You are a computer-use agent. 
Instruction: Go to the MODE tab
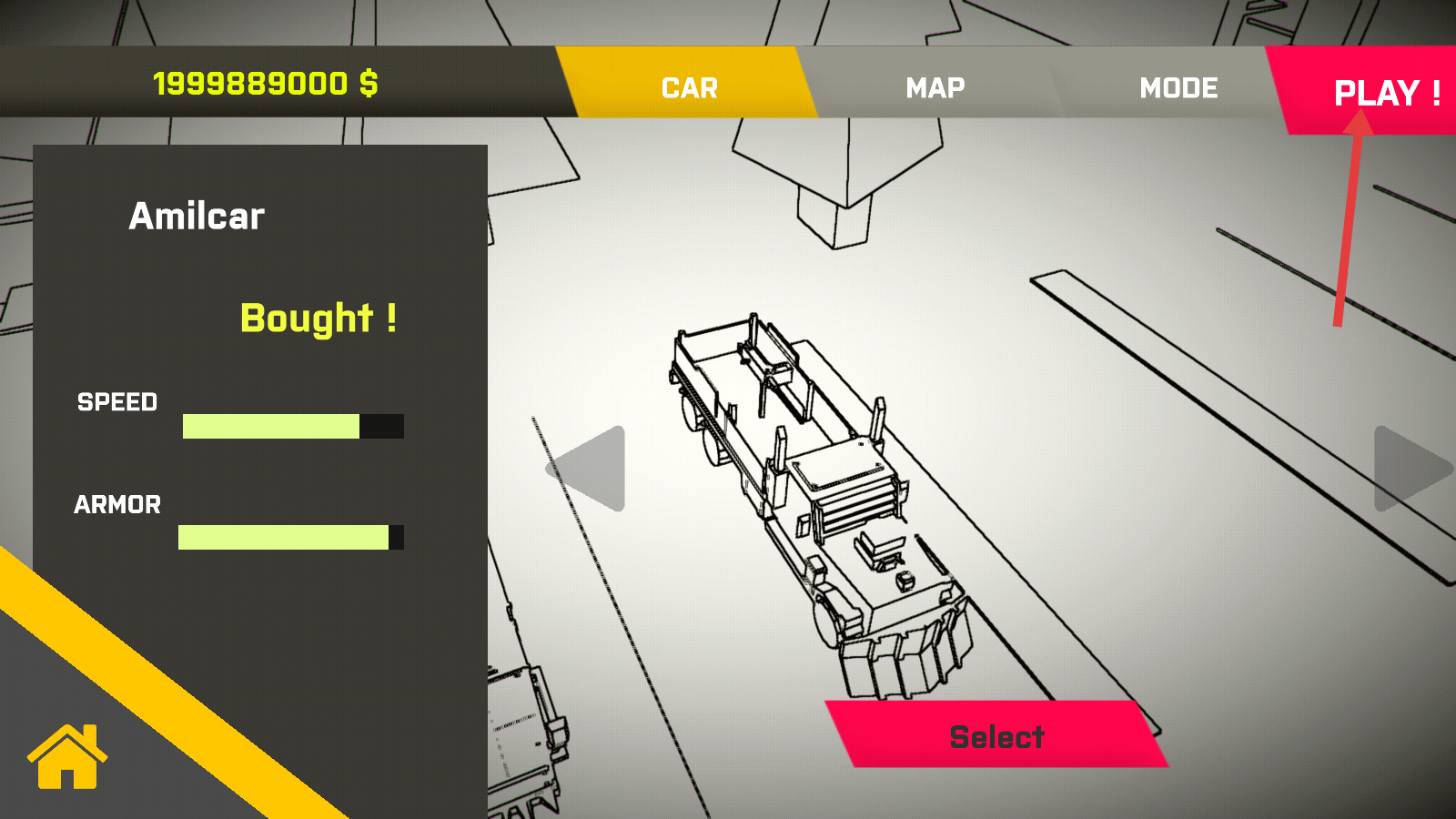pyautogui.click(x=1178, y=87)
